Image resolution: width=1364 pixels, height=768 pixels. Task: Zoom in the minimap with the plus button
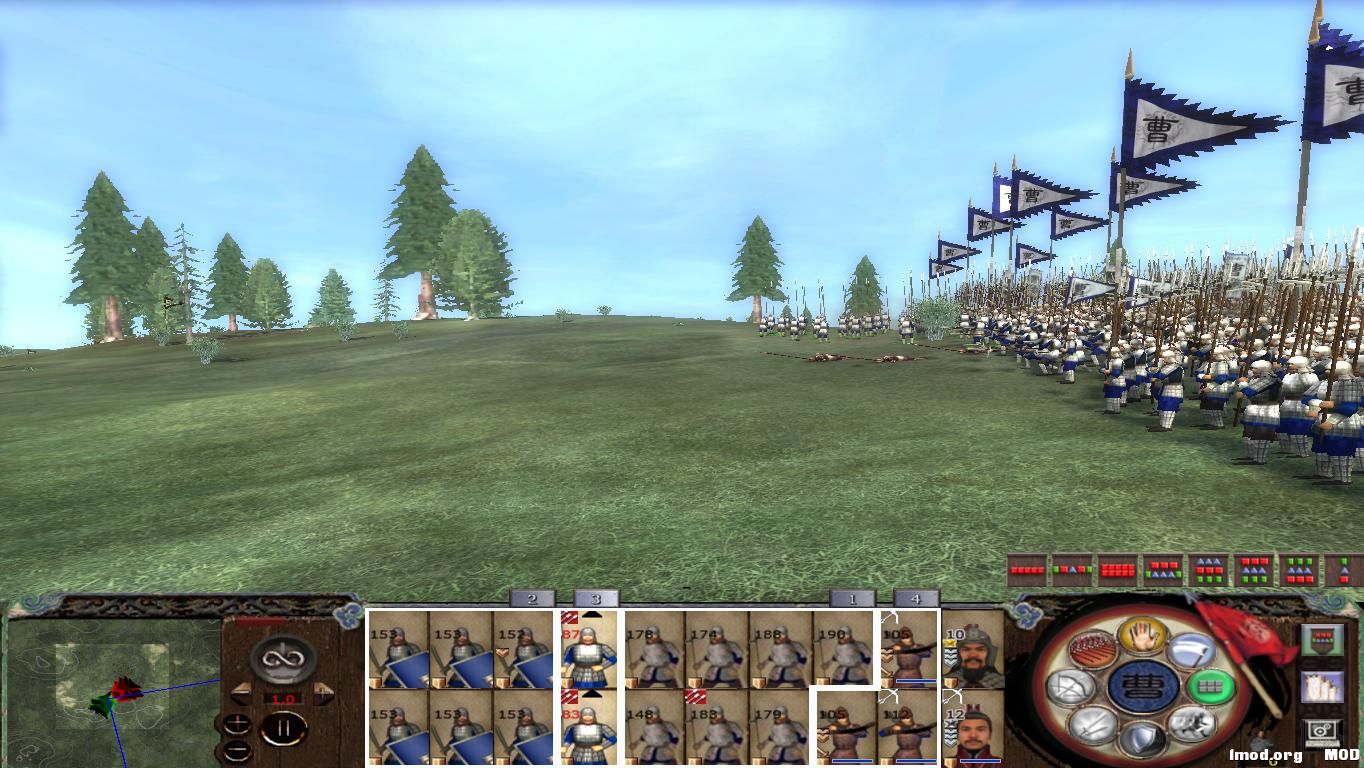(237, 724)
